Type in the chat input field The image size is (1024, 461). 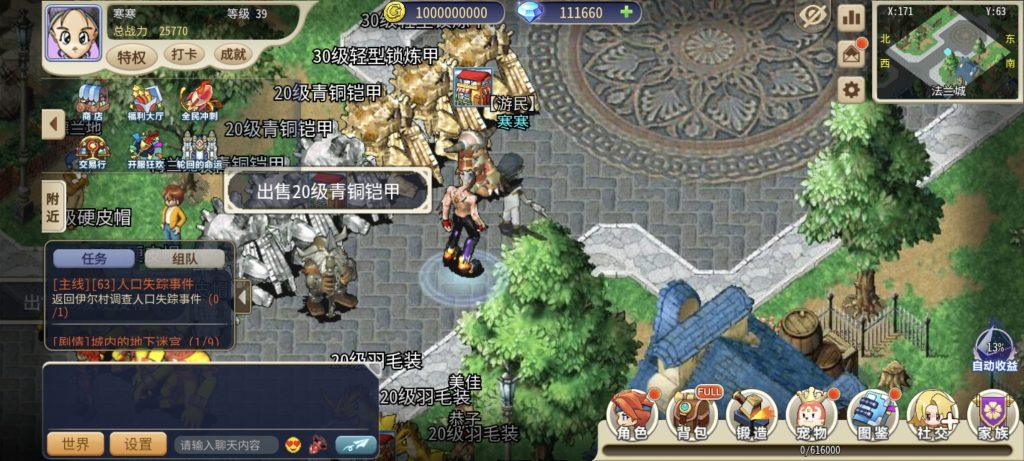coord(226,444)
